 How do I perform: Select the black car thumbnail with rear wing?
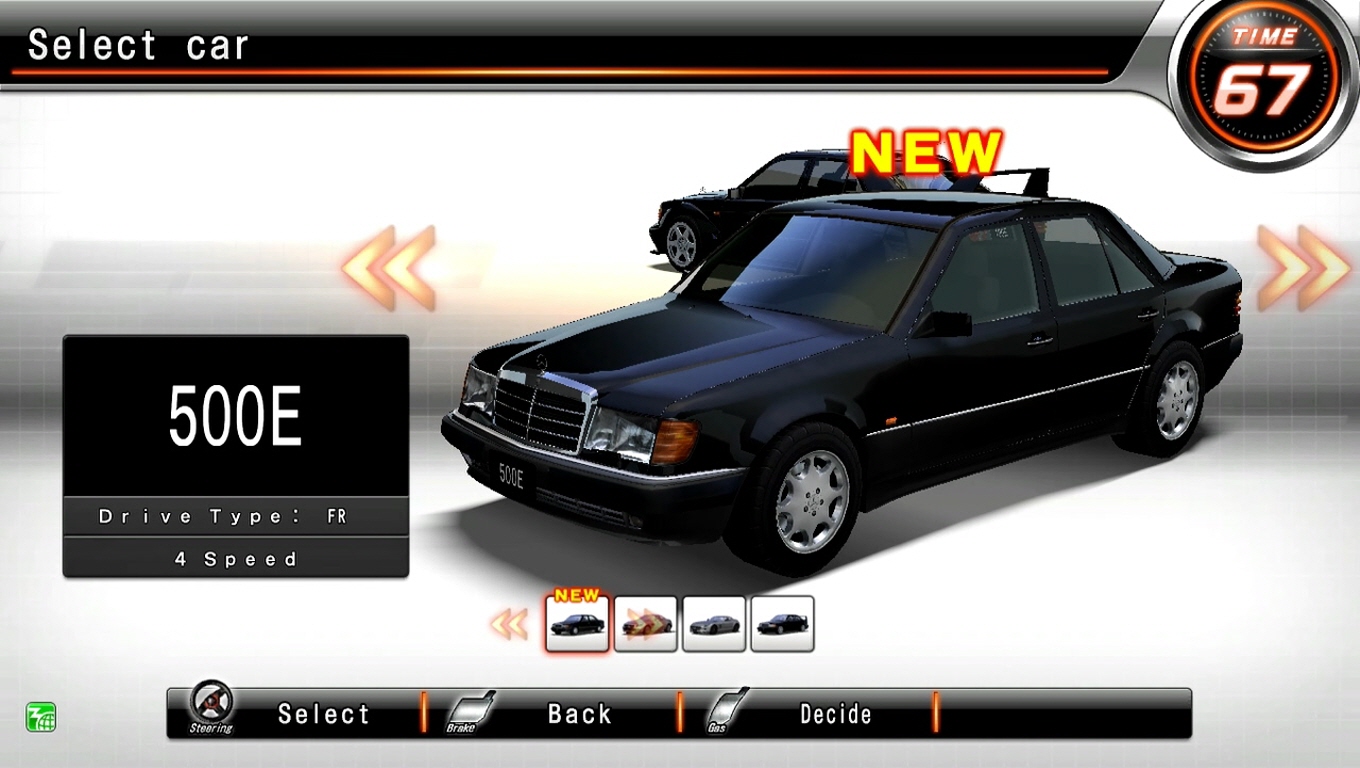[x=783, y=623]
